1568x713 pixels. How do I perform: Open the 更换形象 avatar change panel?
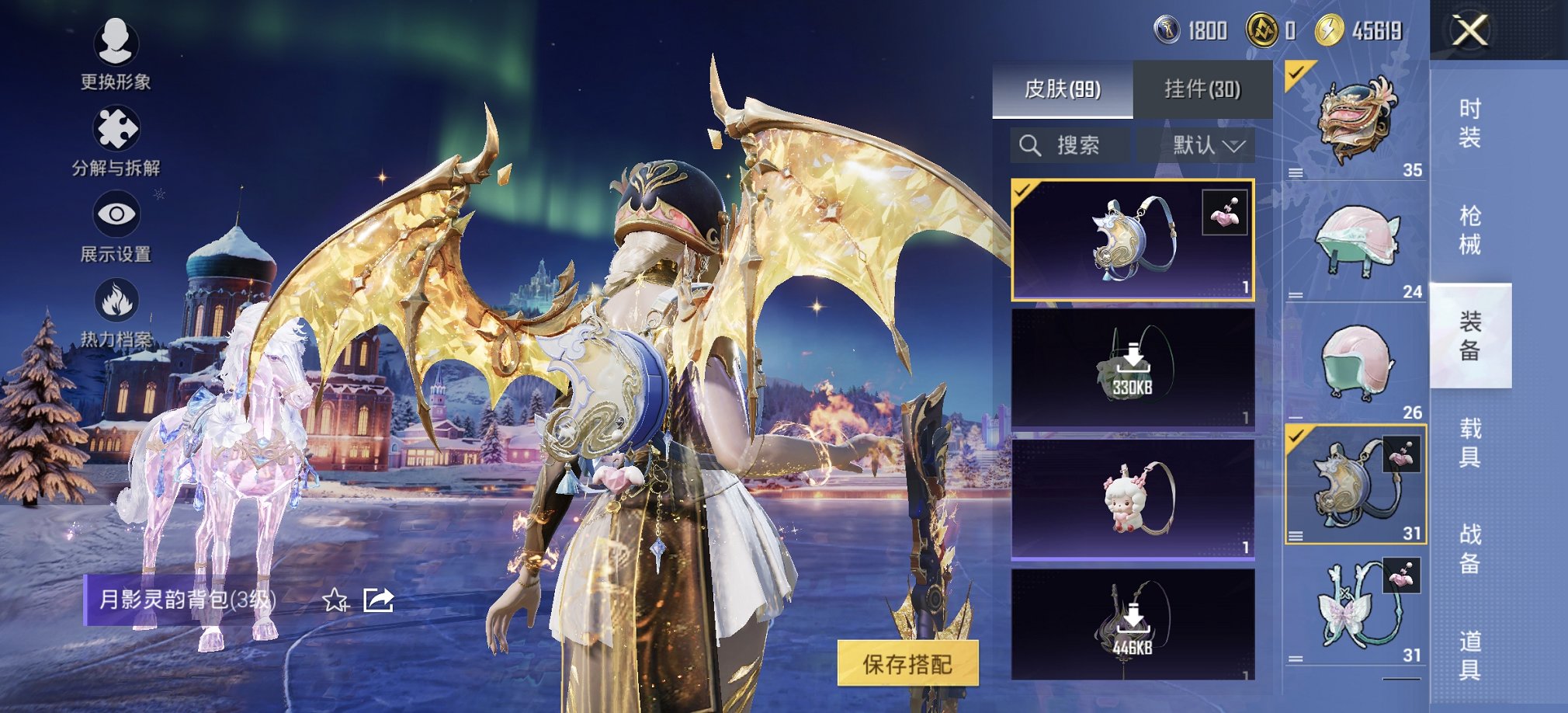coord(116,54)
